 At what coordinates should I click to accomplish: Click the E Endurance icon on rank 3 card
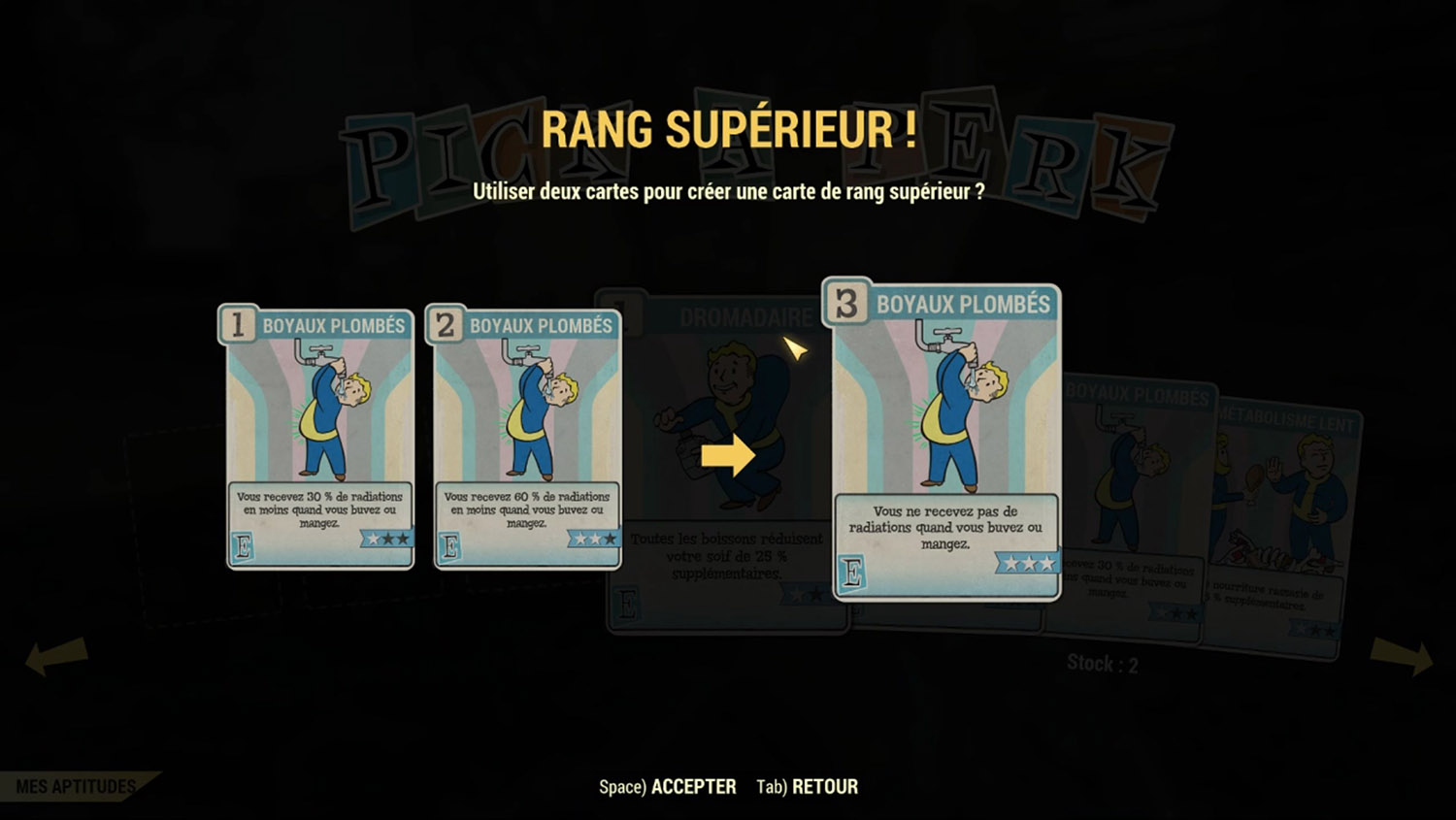tap(852, 573)
